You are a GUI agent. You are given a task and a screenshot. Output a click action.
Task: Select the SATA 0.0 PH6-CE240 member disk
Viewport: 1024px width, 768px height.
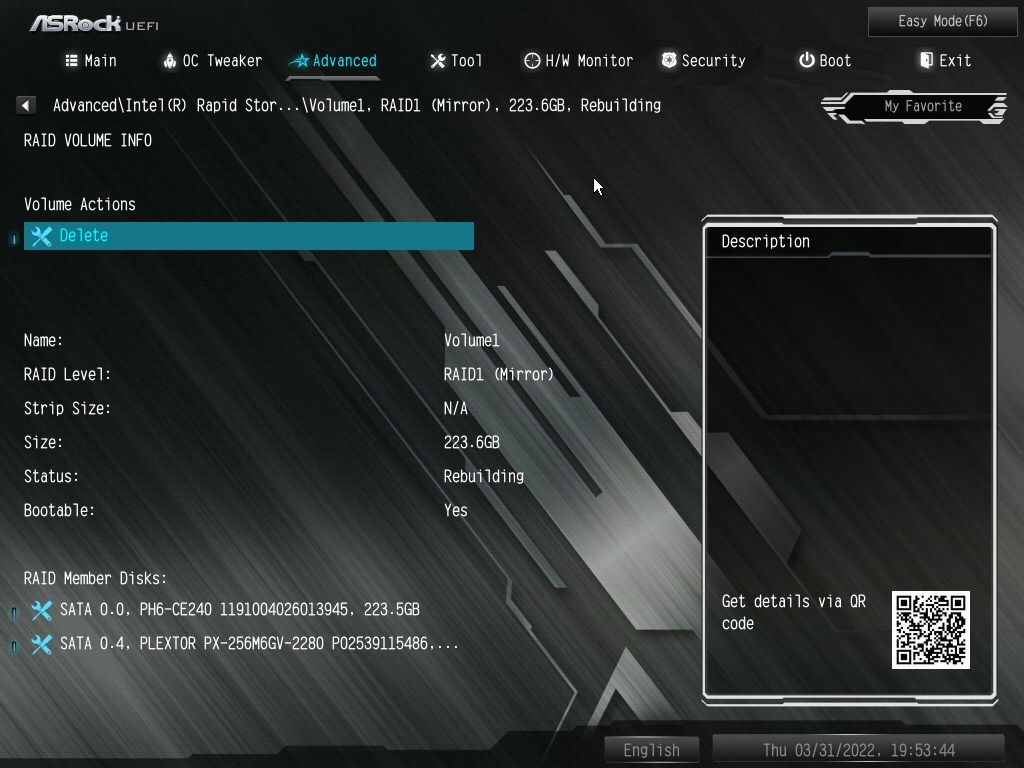click(x=239, y=610)
